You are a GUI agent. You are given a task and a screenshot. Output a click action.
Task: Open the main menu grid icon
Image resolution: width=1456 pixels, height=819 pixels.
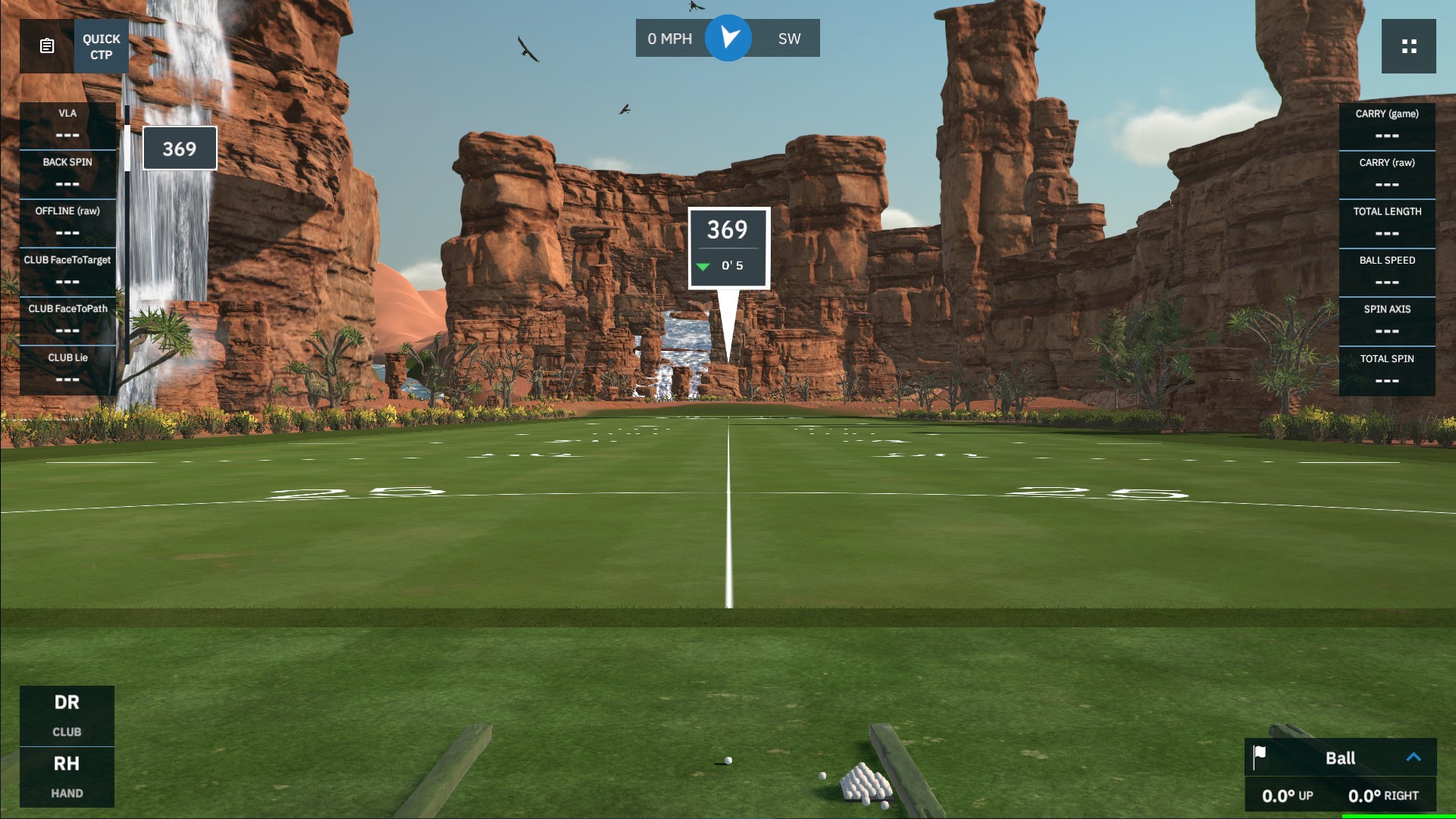pyautogui.click(x=1410, y=45)
